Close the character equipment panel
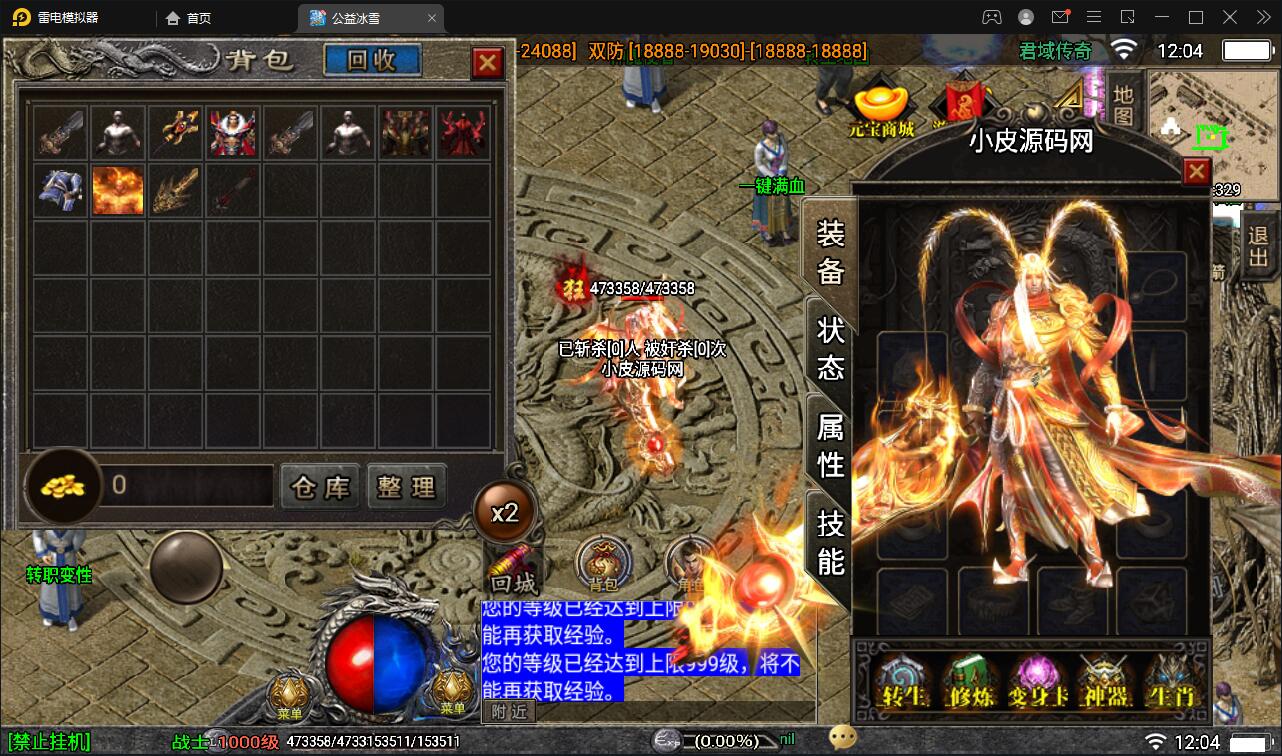This screenshot has width=1282, height=756. (x=1197, y=172)
